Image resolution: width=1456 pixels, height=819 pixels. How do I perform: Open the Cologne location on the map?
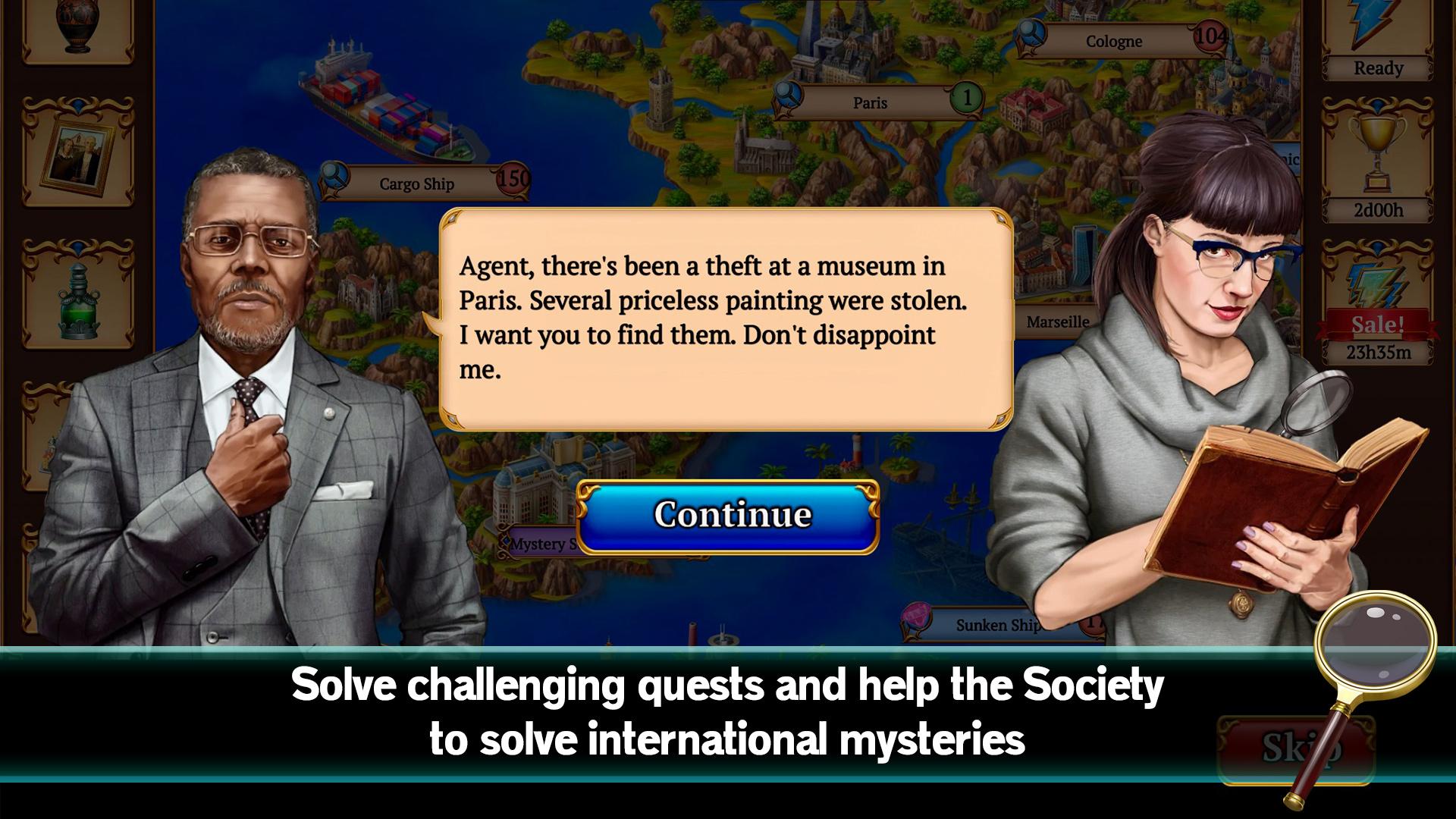pos(1113,42)
